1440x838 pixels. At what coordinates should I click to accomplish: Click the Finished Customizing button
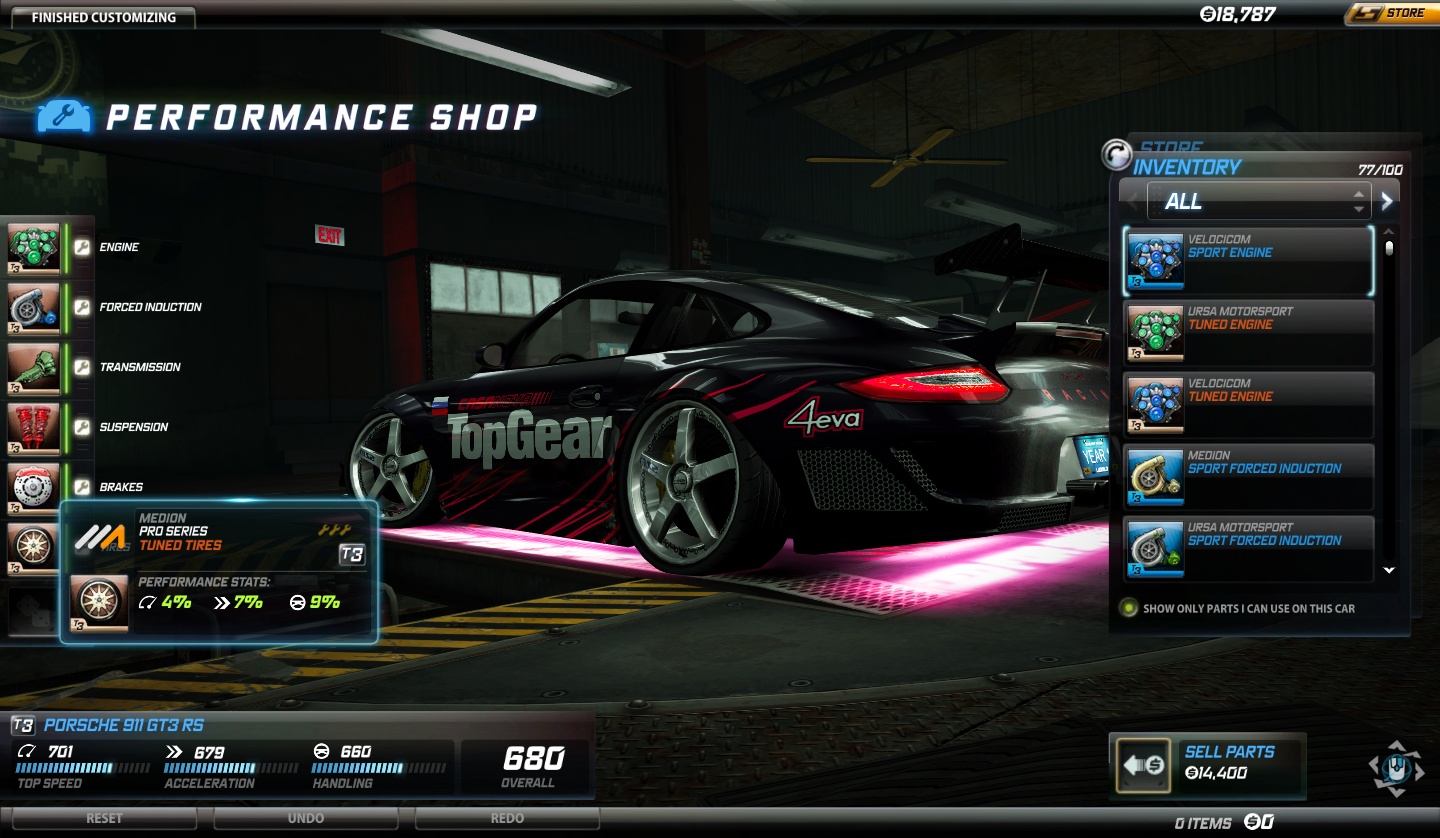click(x=104, y=17)
